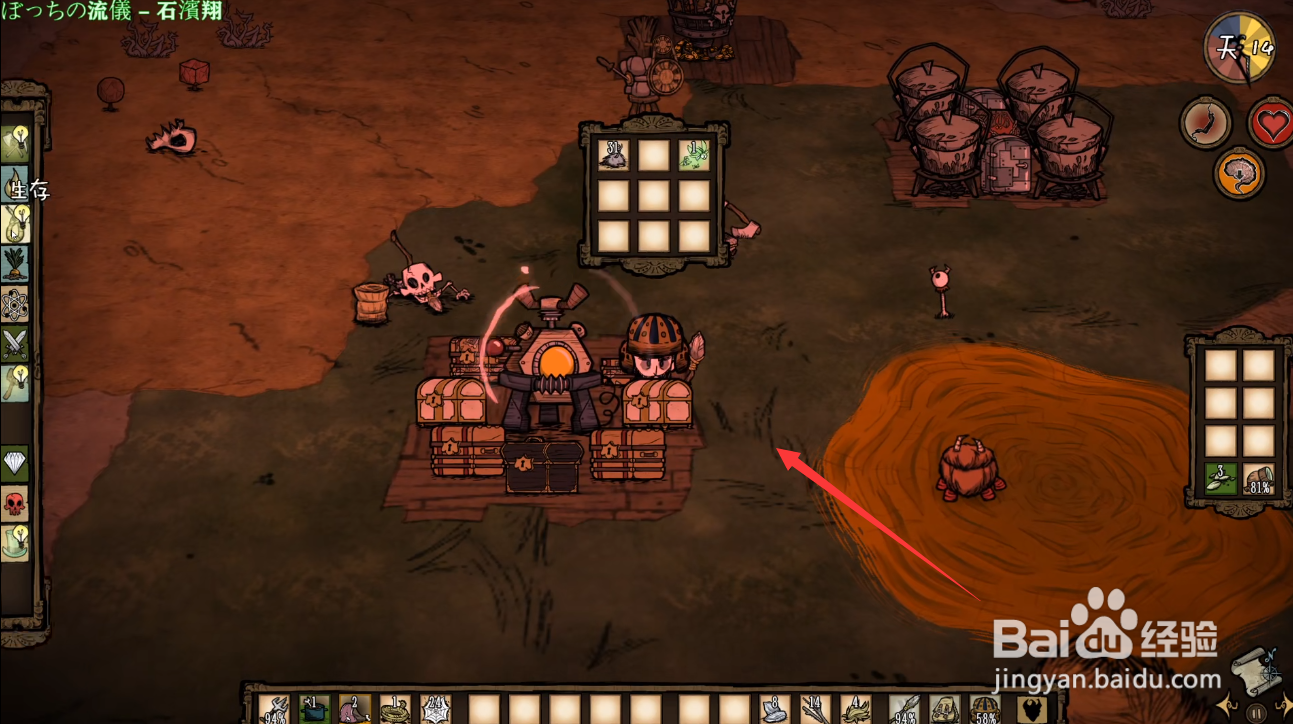
Task: Take the green herb item from the chest
Action: (x=694, y=154)
